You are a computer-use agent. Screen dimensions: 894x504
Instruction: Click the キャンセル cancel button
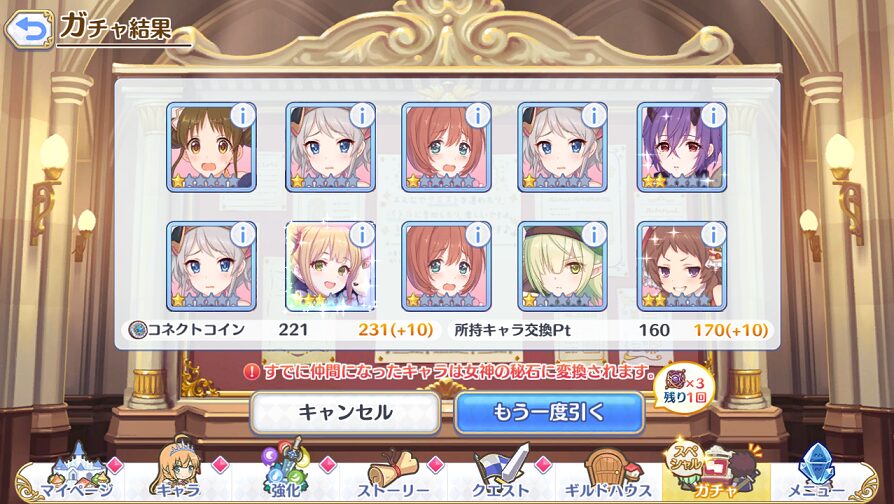[345, 412]
